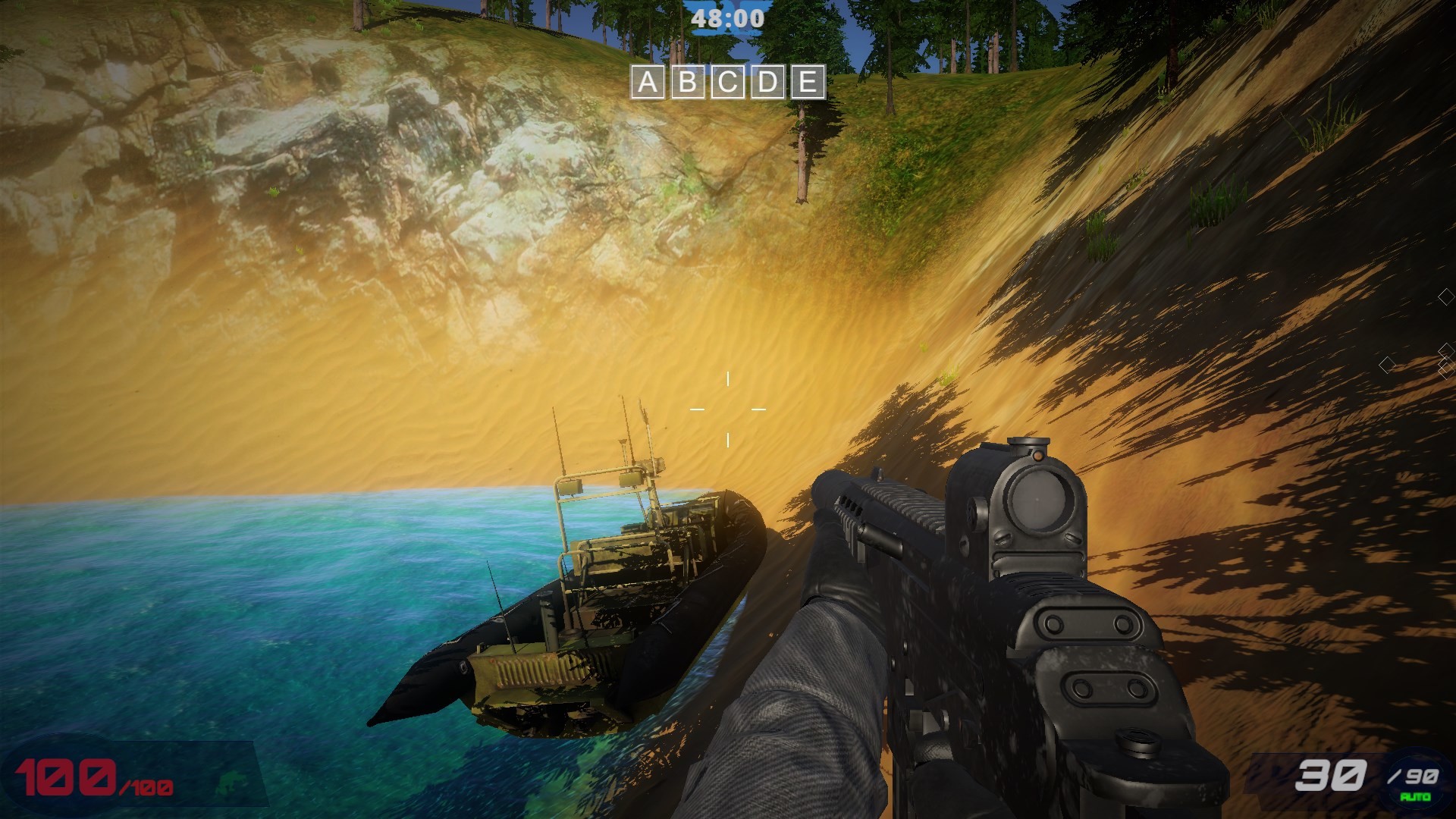This screenshot has height=819, width=1456.
Task: Click the crosshair at screen center
Action: [730, 409]
